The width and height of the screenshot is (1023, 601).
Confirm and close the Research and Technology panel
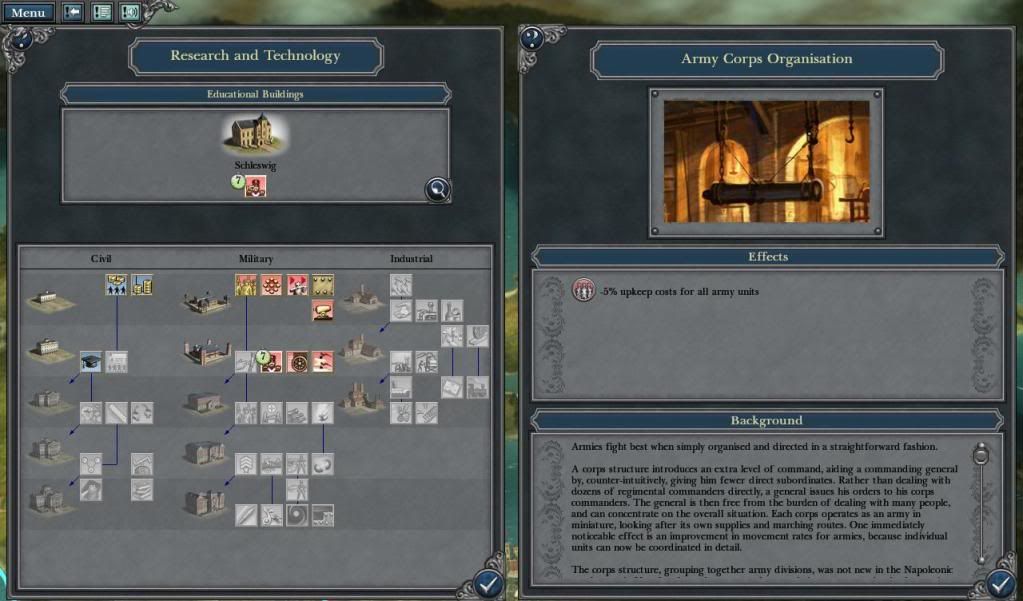(488, 584)
